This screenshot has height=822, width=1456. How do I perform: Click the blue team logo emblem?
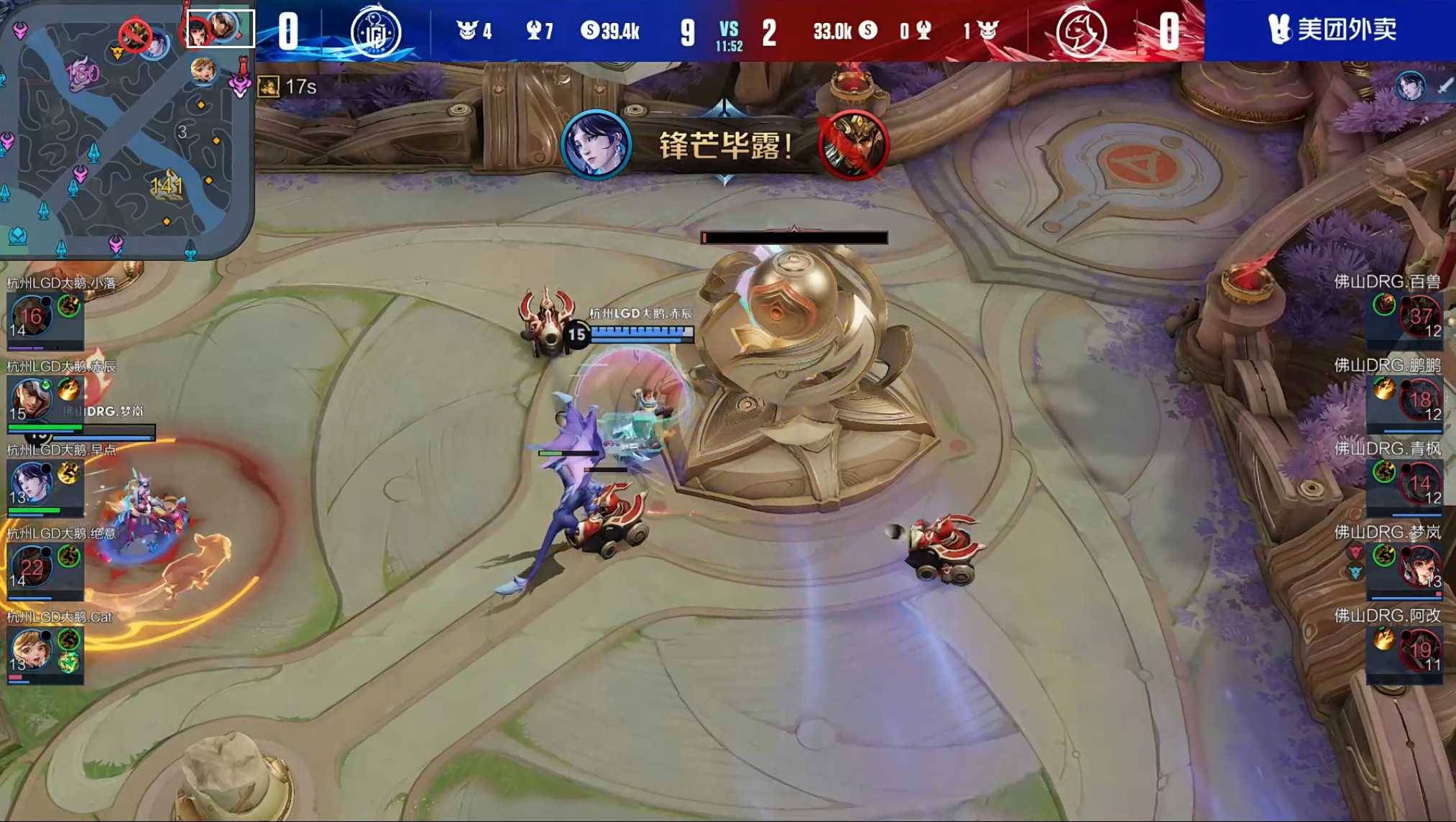pos(375,31)
